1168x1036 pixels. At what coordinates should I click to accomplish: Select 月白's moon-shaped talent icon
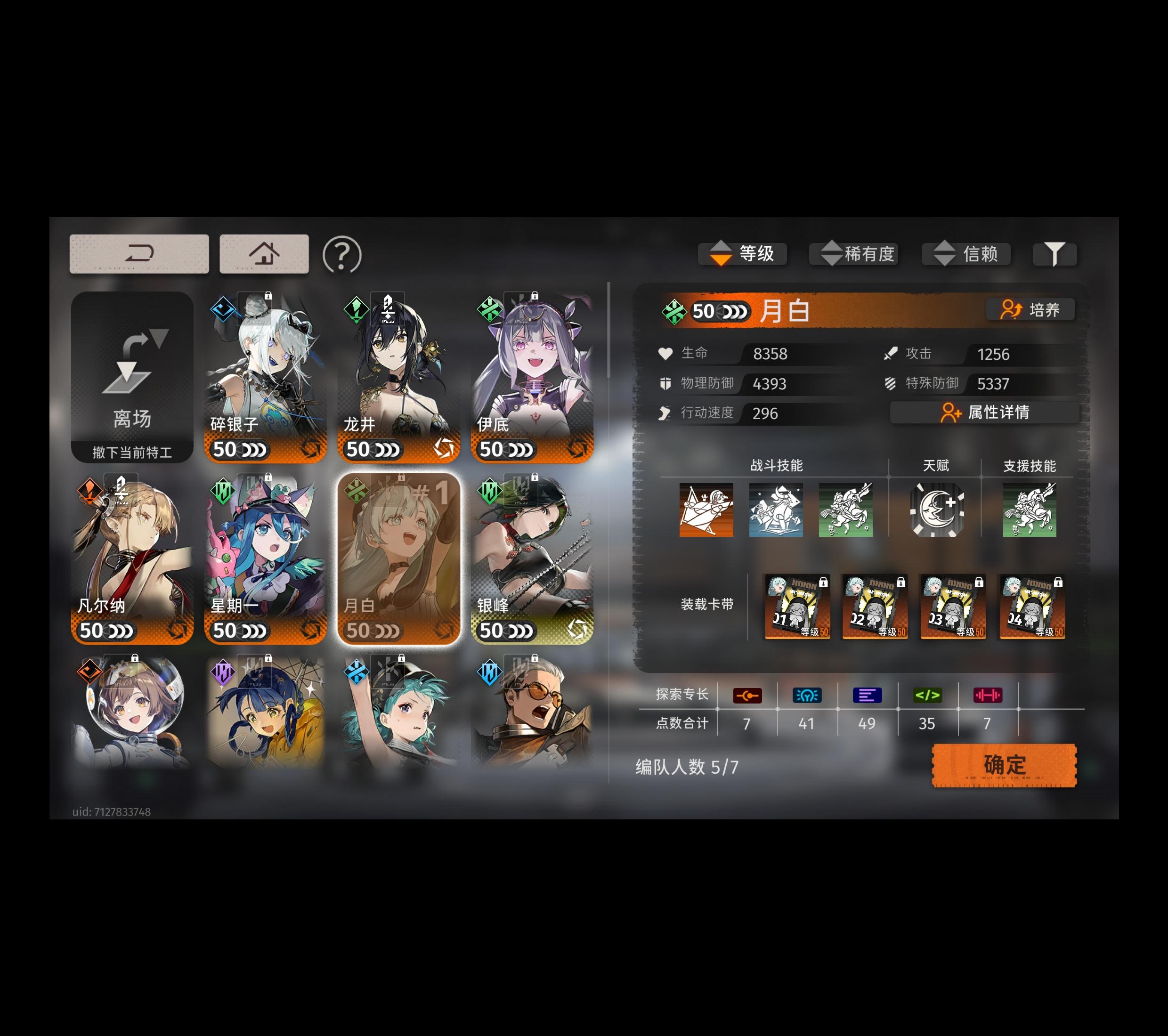(937, 510)
